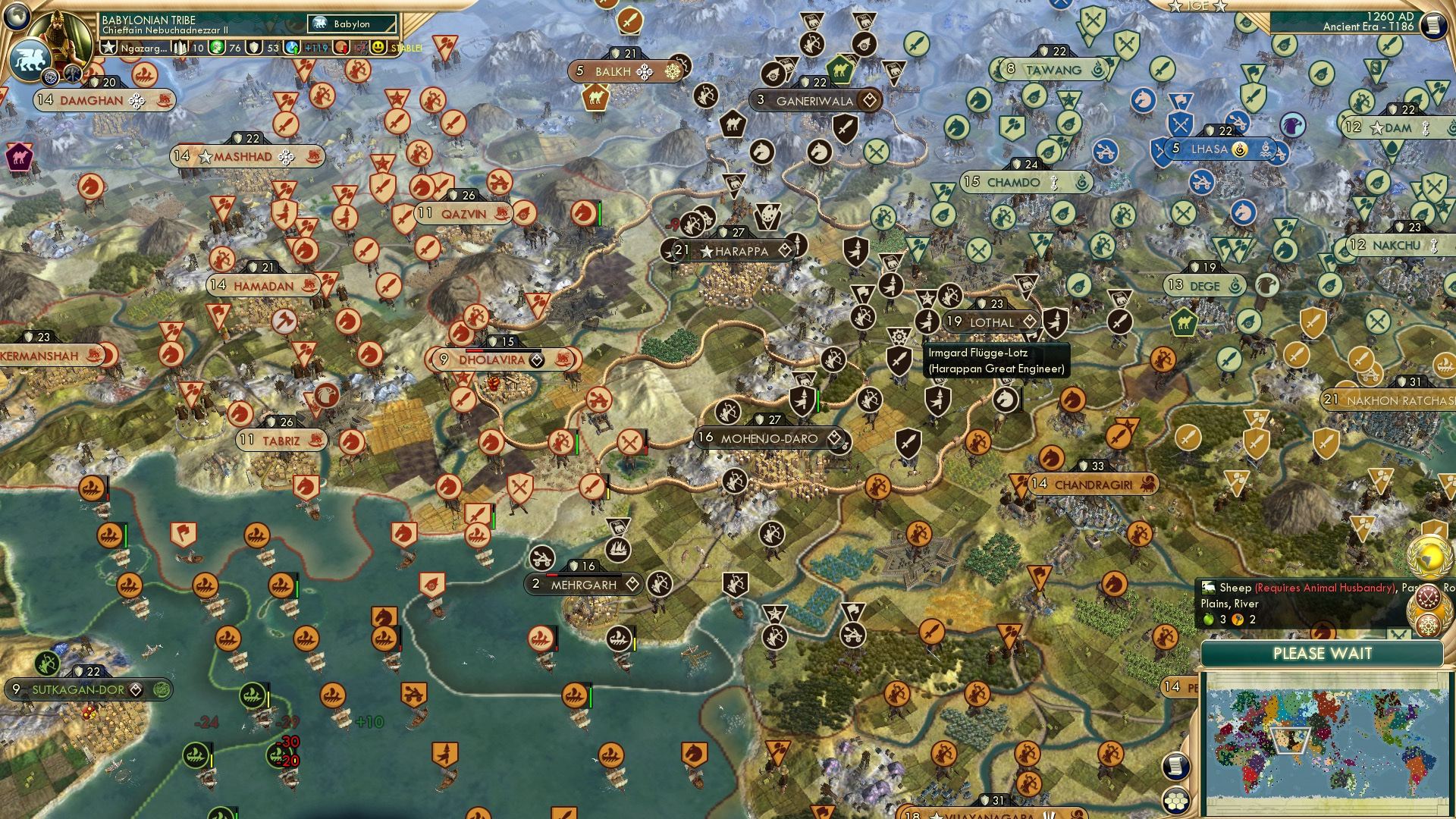
Task: Select the city banner for Harappa
Action: click(730, 250)
